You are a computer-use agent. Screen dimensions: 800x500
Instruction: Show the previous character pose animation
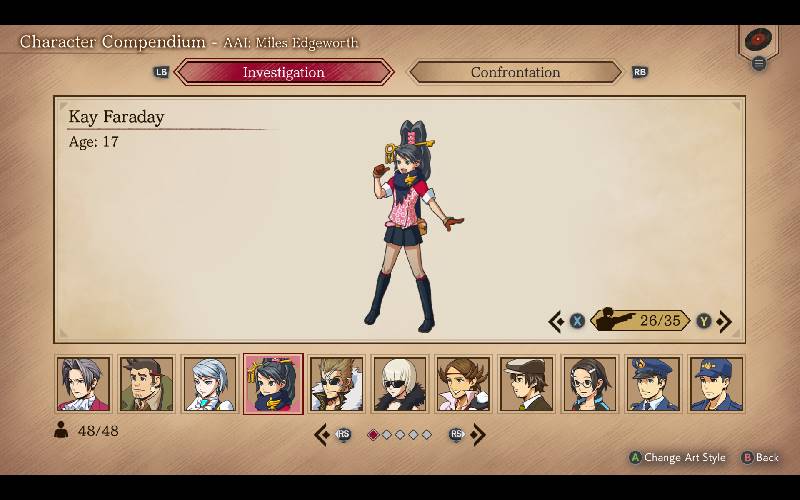point(557,321)
